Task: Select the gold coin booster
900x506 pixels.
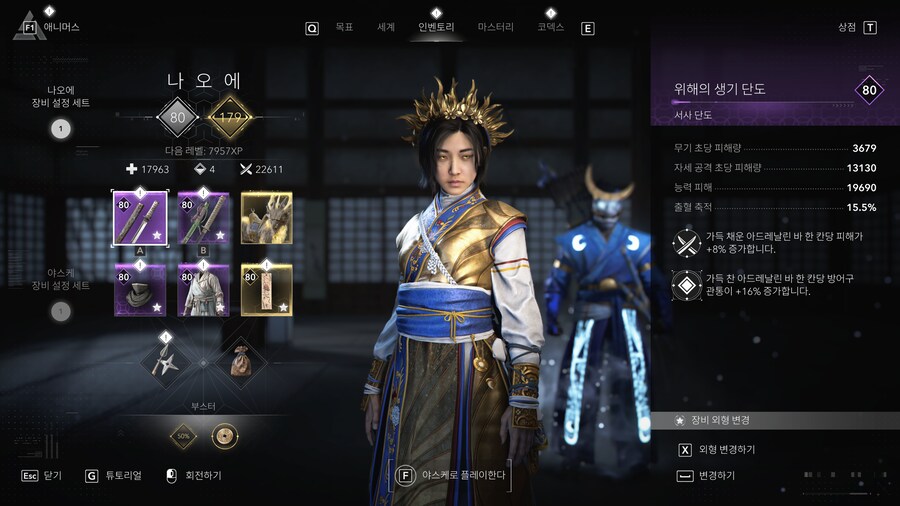Action: pos(225,436)
